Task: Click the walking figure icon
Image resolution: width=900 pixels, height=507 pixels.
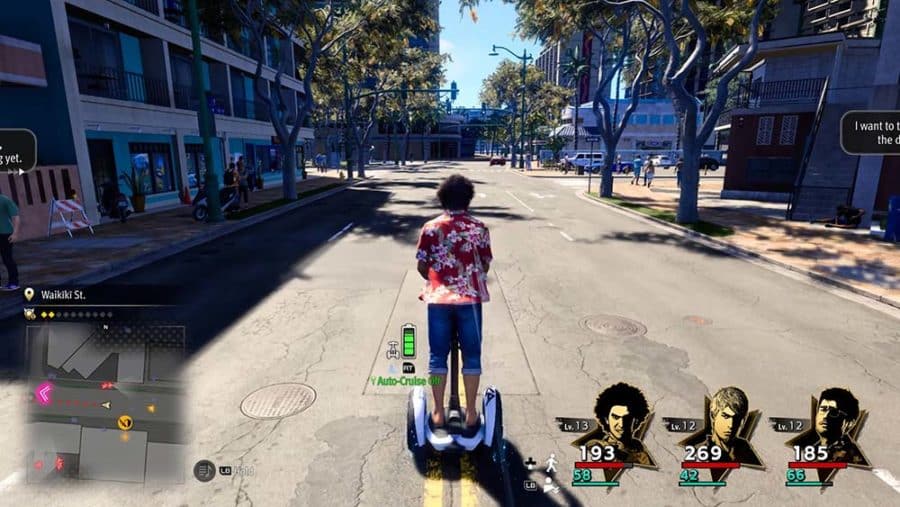Action: (549, 463)
